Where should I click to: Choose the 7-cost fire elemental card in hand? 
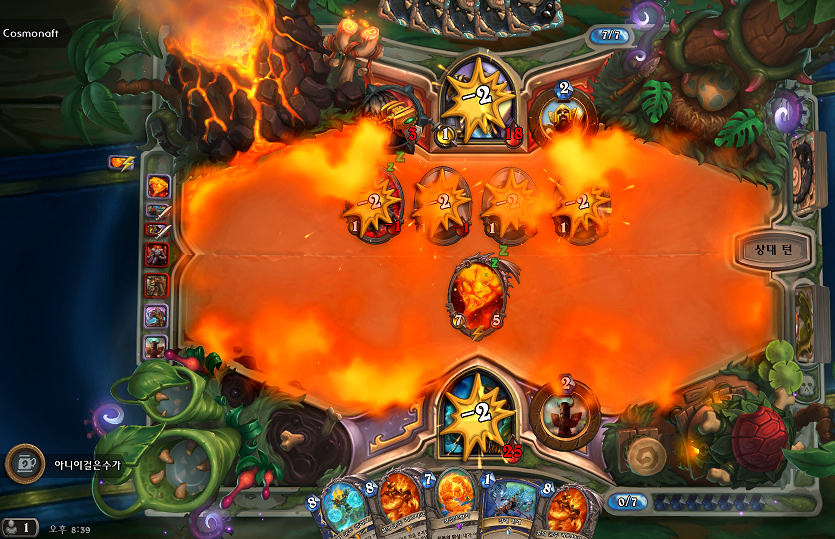(x=453, y=505)
